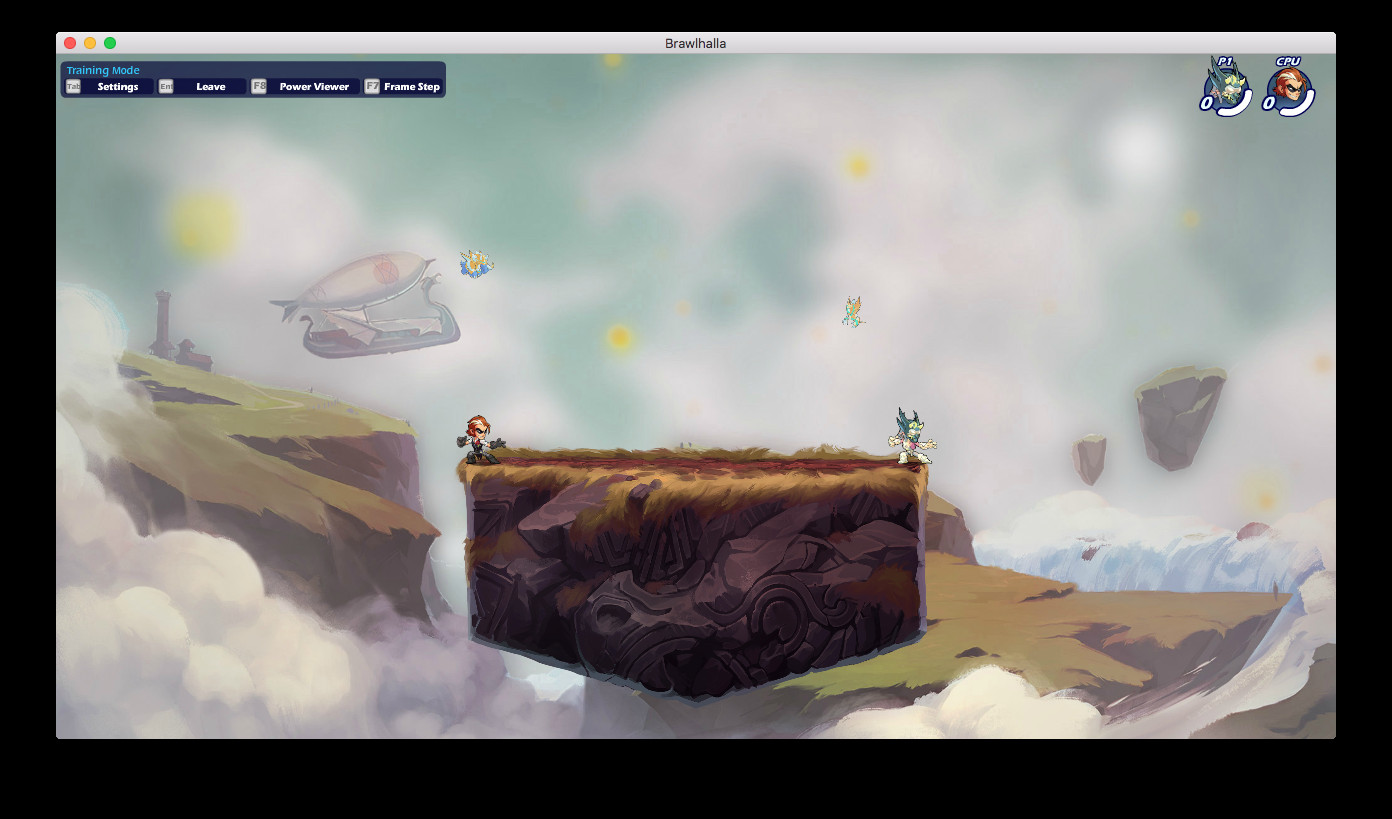Click the damage count zero under CPU portrait
1392x819 pixels.
coord(1268,105)
